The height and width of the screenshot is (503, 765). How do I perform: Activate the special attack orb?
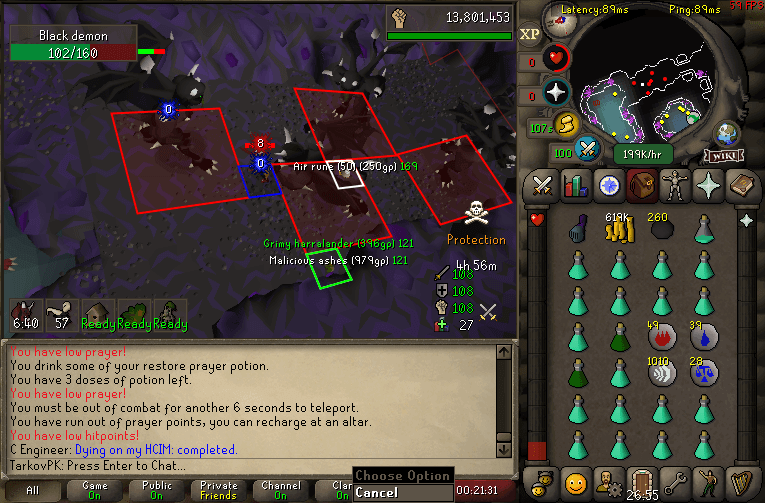pyautogui.click(x=587, y=148)
